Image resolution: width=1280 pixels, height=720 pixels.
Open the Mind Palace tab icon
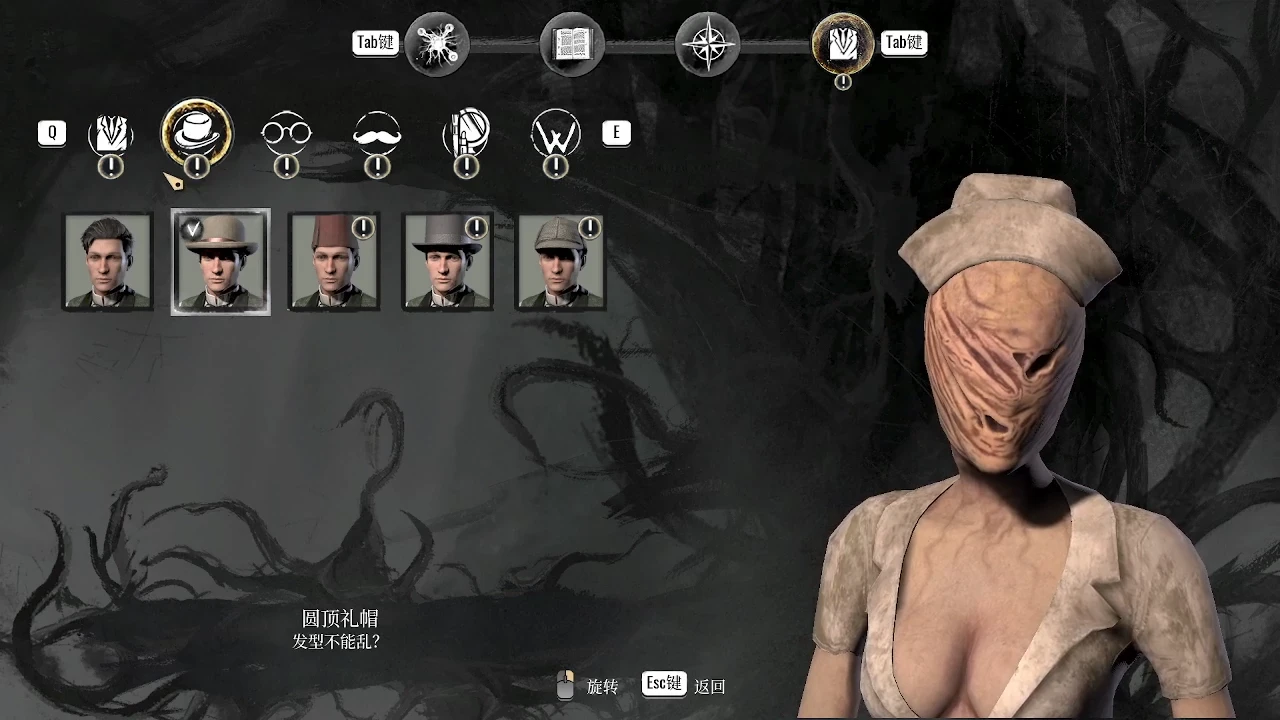[x=435, y=43]
